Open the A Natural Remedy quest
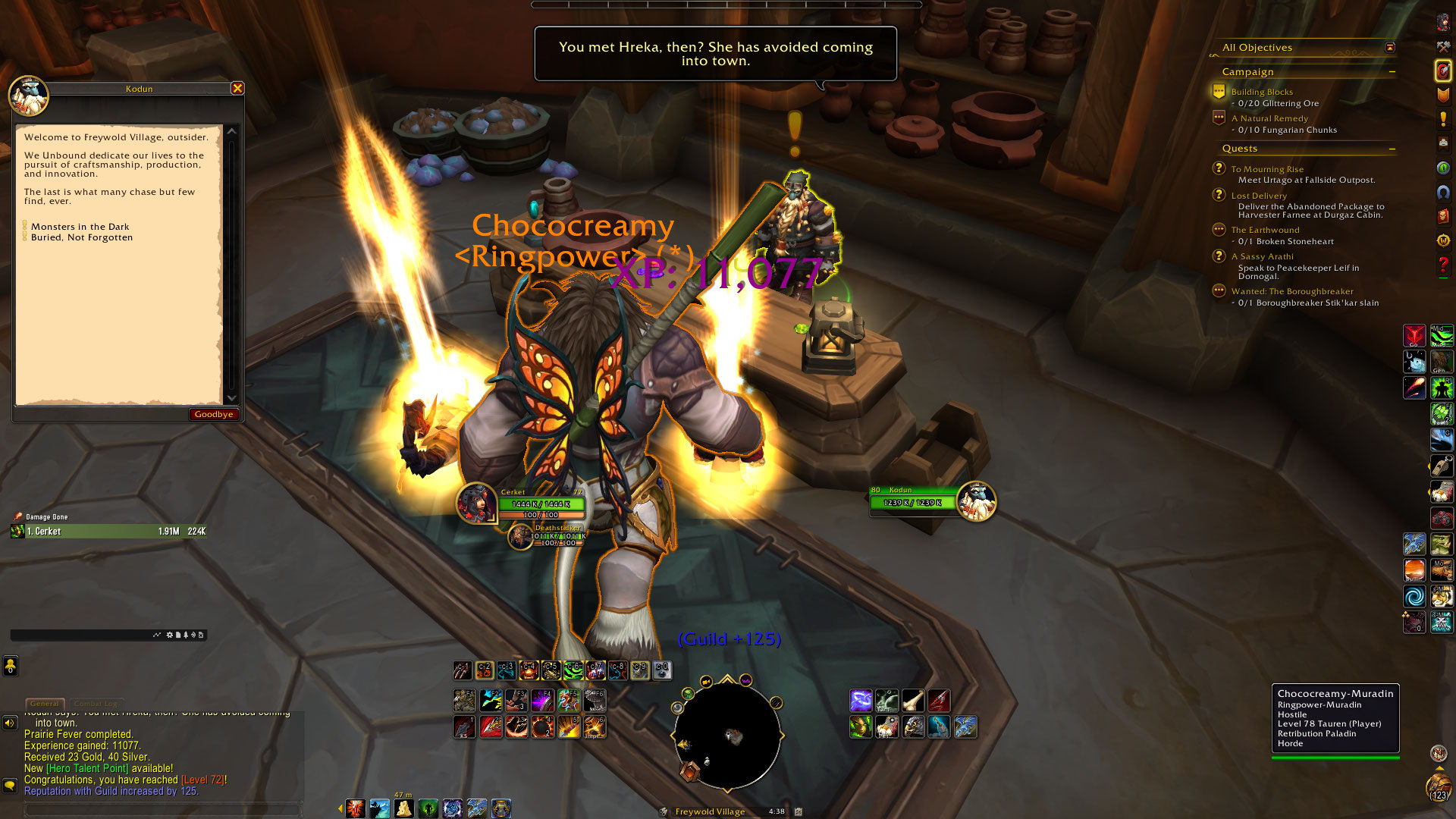The height and width of the screenshot is (819, 1456). coord(1269,118)
